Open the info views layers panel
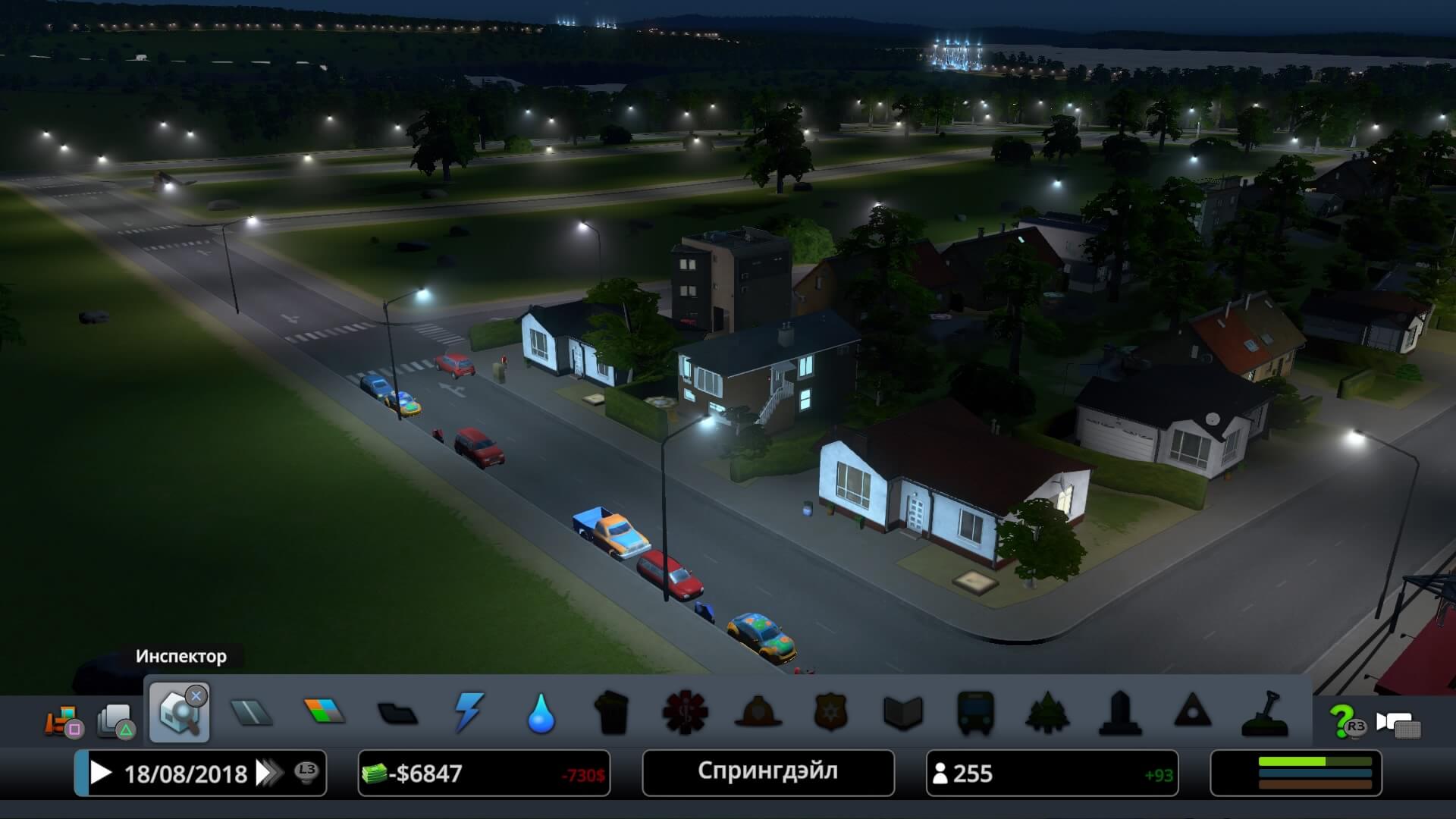The image size is (1456, 819). tap(115, 720)
